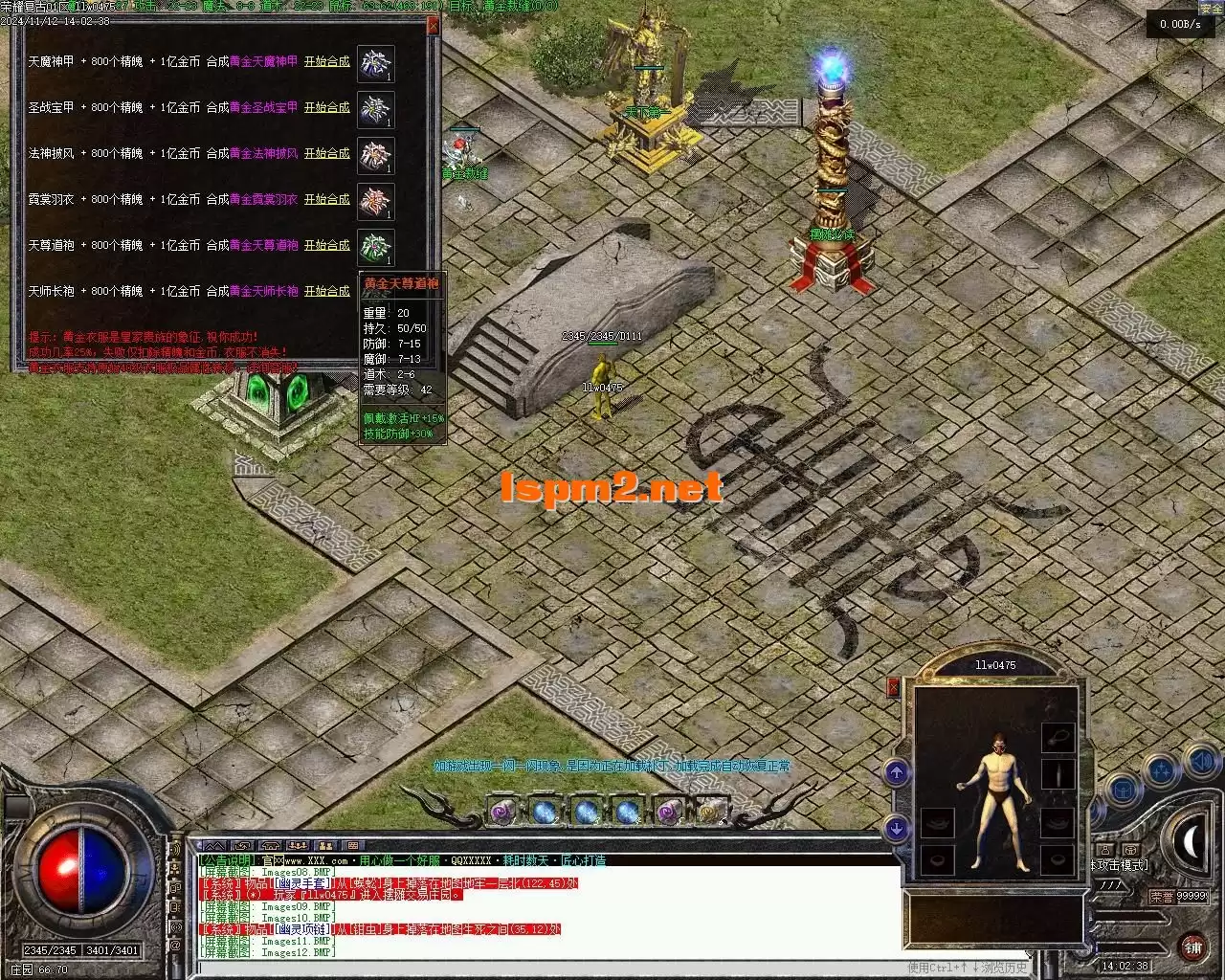This screenshot has height=980, width=1225.
Task: Open the red 铺 shop button
Action: point(1192,947)
